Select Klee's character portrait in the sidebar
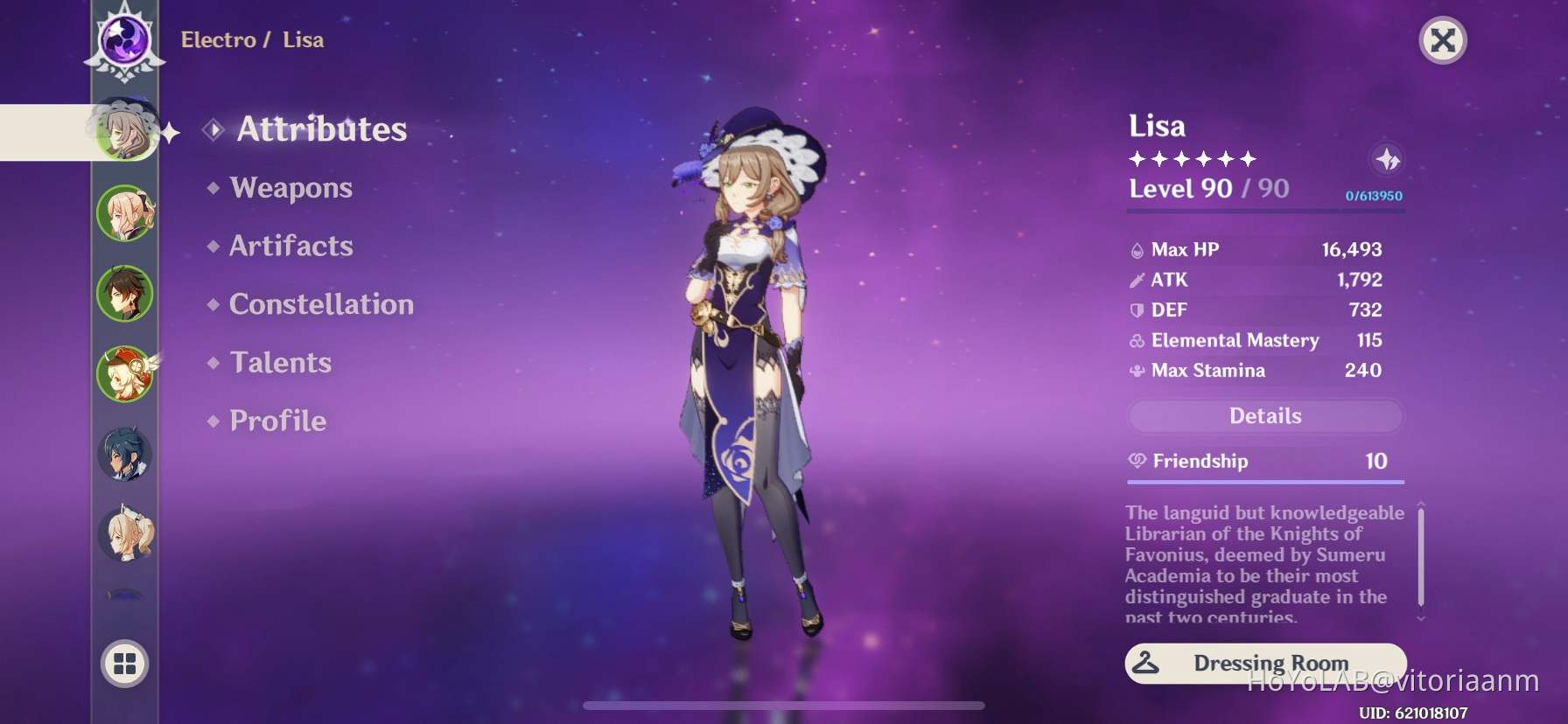The image size is (1568, 724). [125, 373]
